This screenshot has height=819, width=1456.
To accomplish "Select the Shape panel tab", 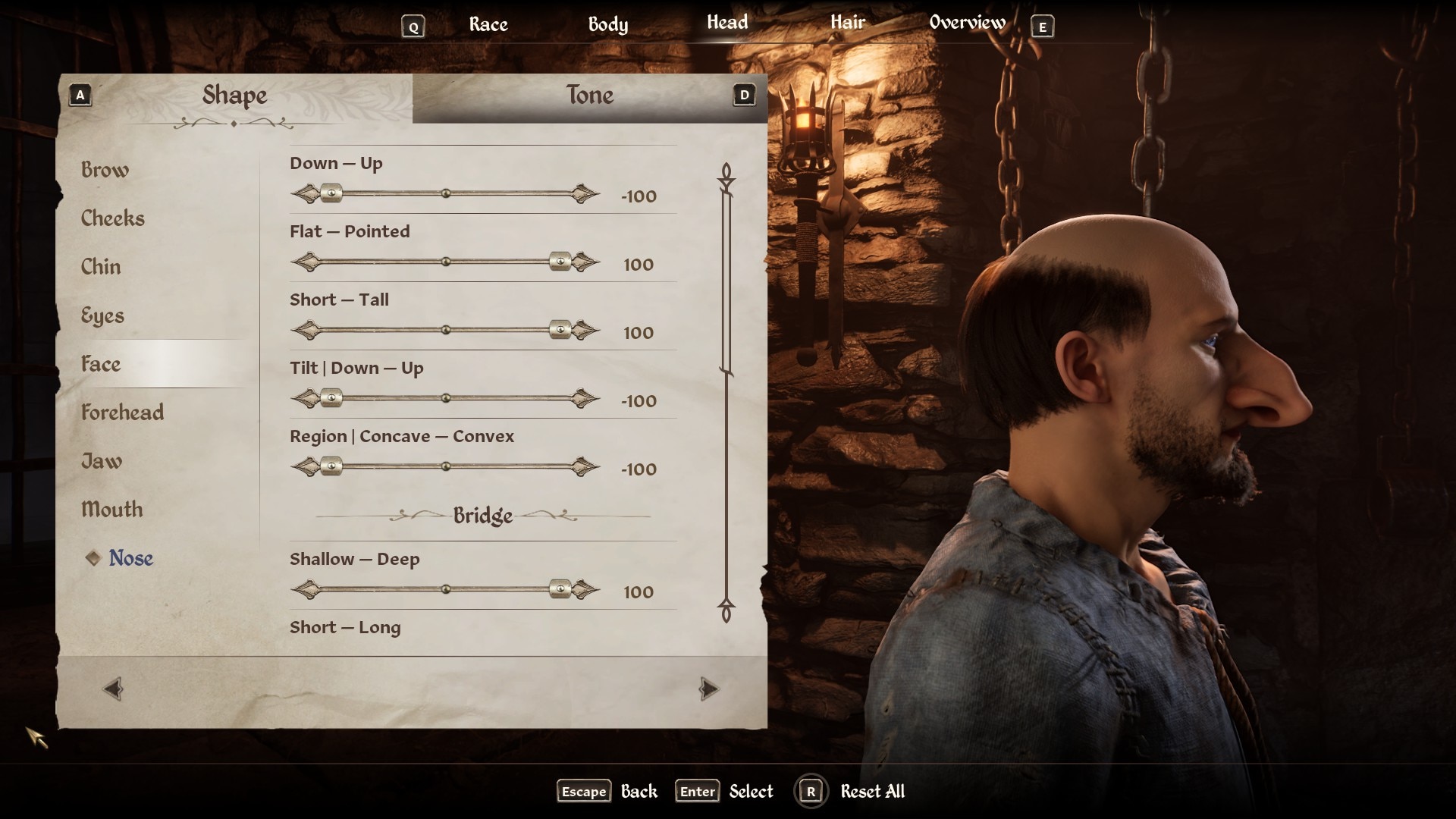I will 234,96.
